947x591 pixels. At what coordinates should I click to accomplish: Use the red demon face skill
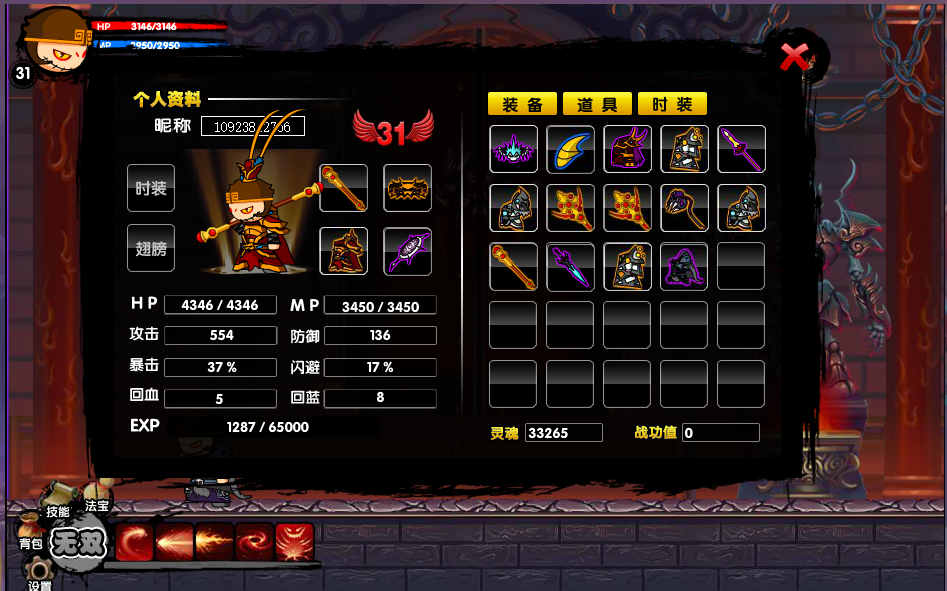294,542
